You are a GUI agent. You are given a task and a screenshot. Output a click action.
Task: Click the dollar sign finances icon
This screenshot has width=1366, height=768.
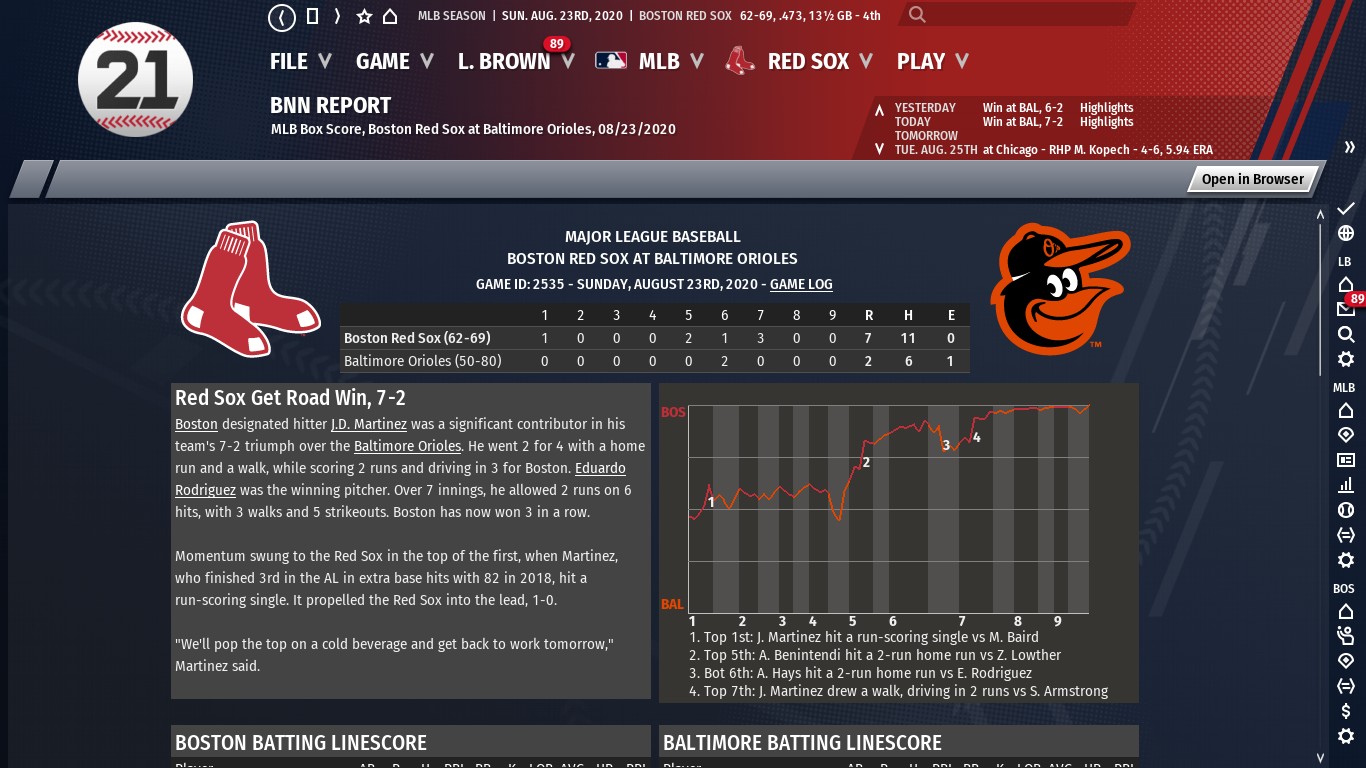pyautogui.click(x=1346, y=711)
